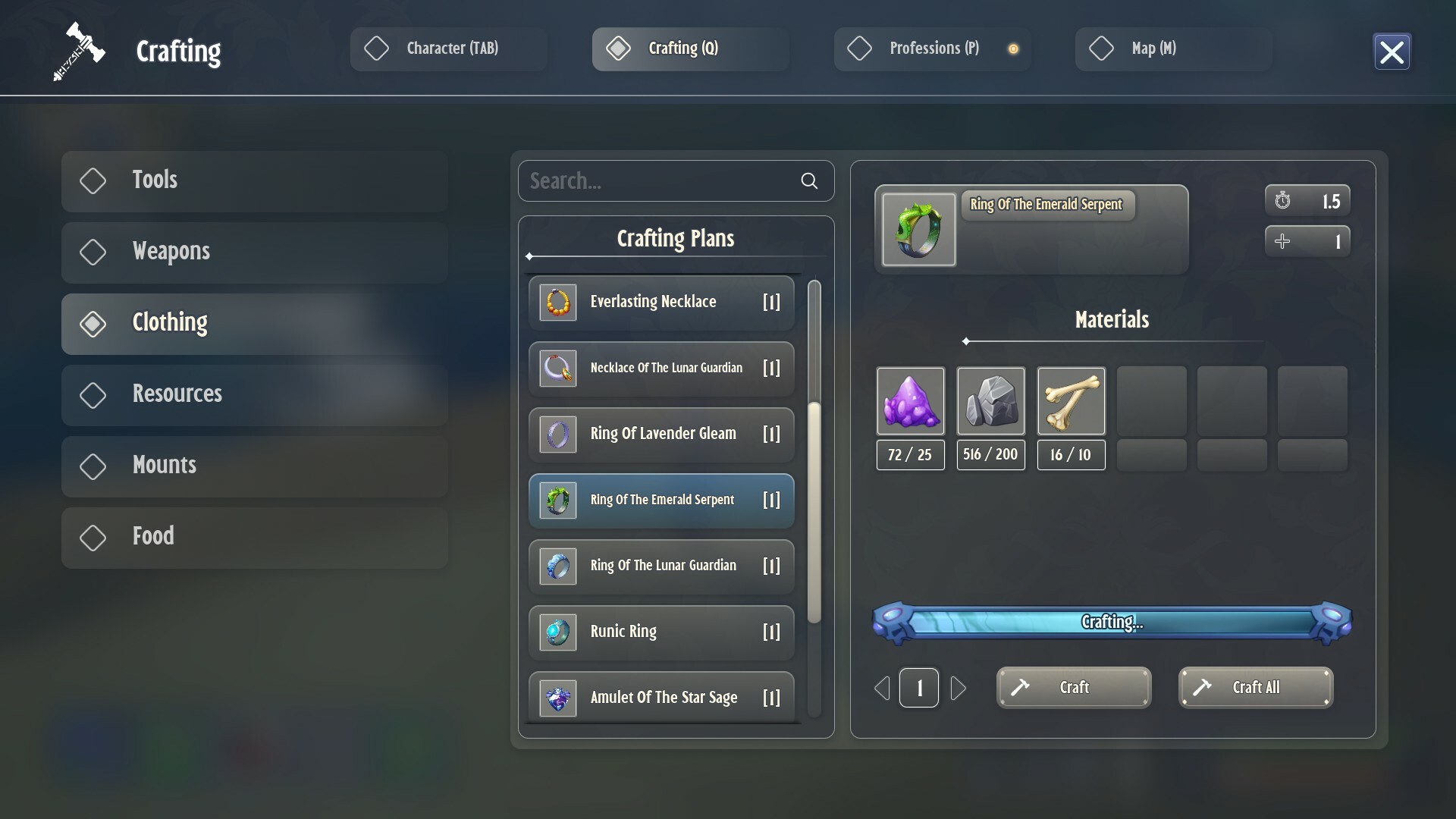The width and height of the screenshot is (1456, 819).
Task: Select the Tools crafting category
Action: pos(255,180)
